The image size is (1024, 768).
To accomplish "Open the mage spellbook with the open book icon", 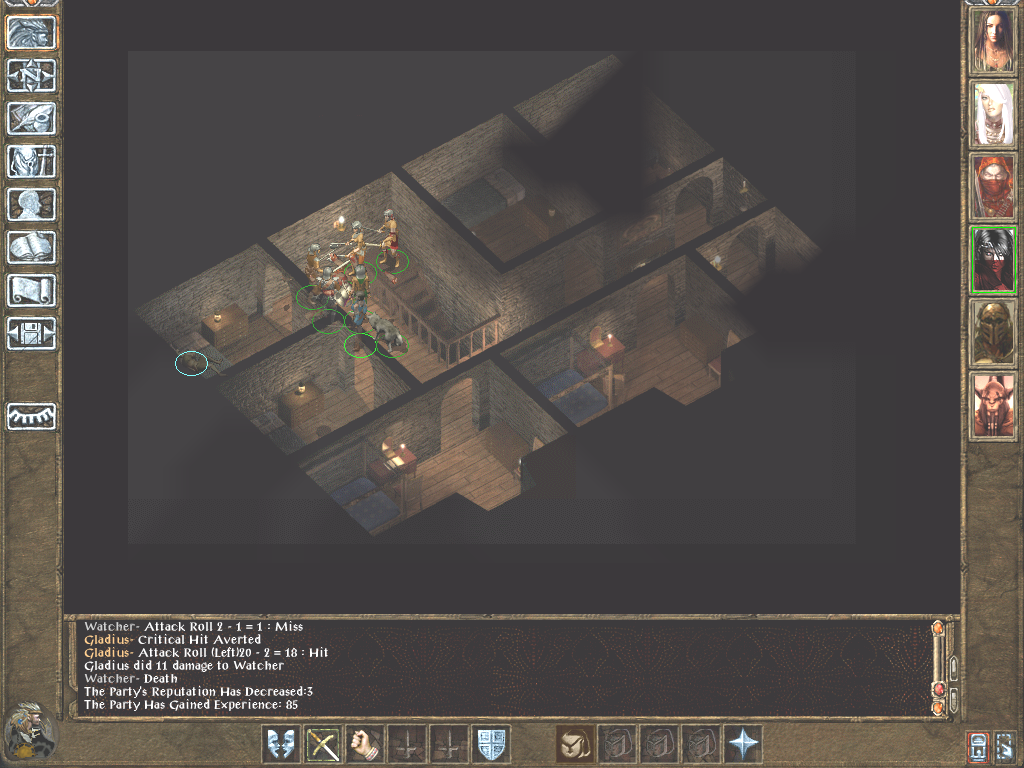I will click(x=32, y=248).
